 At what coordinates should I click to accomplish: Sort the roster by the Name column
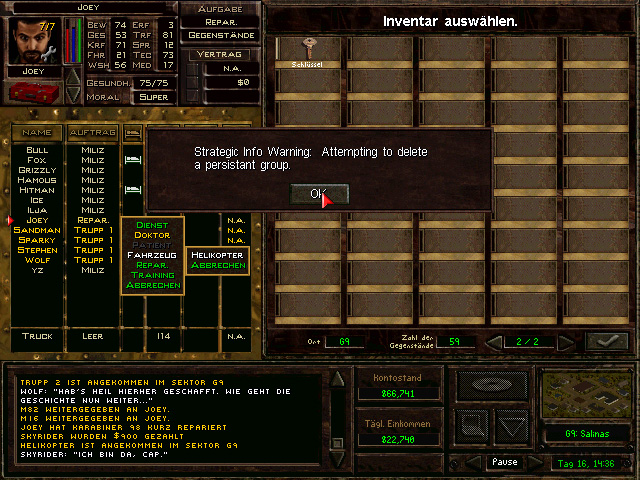point(37,132)
